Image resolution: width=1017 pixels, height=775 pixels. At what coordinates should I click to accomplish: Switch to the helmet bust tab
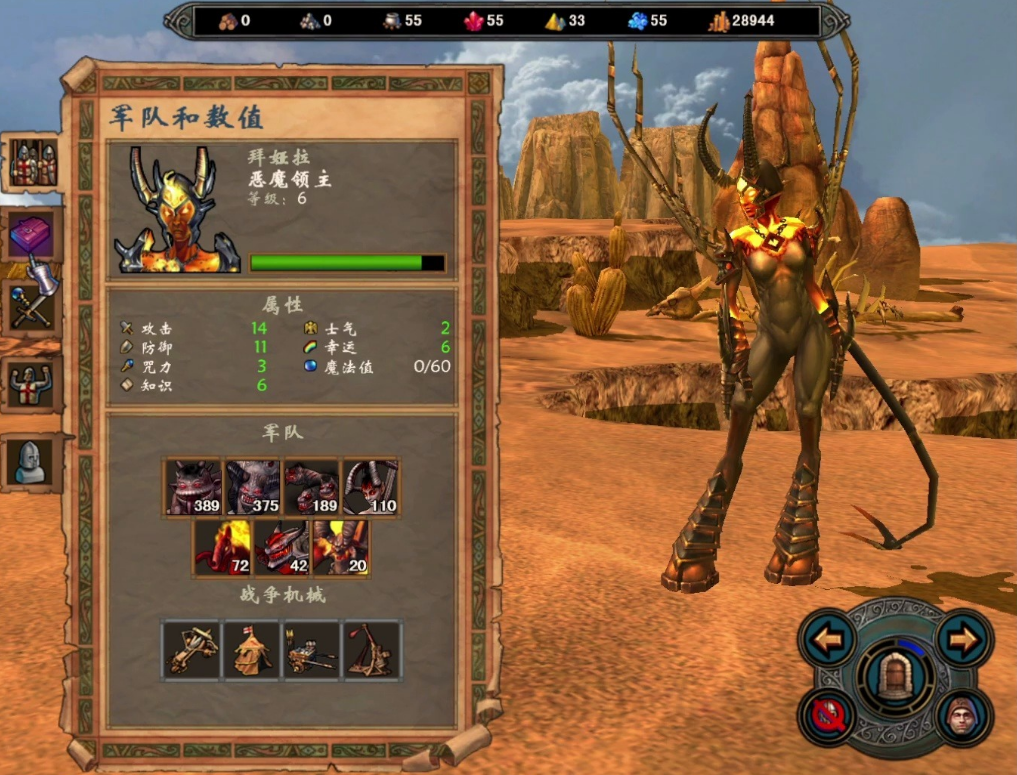tap(32, 461)
